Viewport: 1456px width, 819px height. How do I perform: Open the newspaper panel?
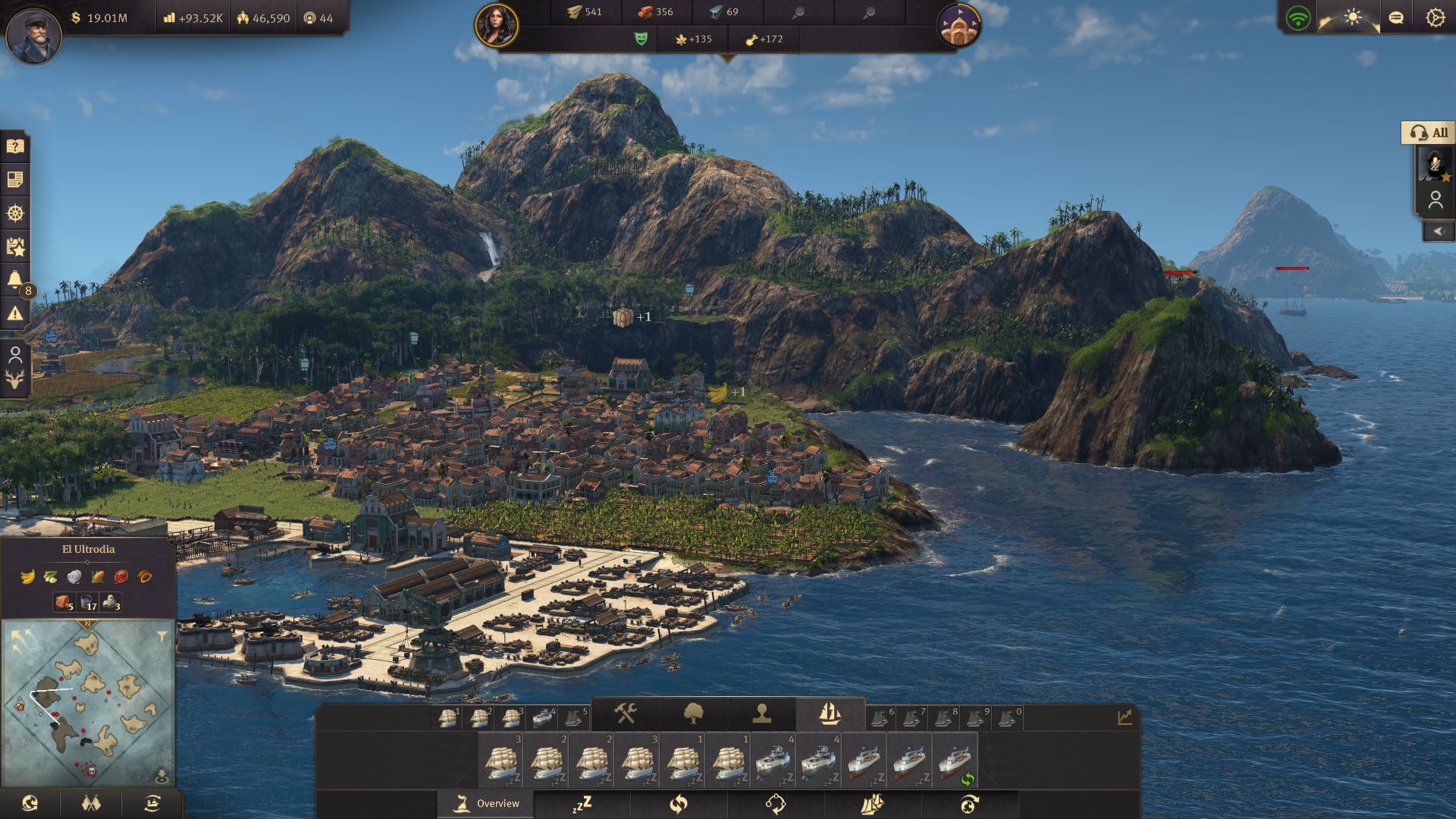click(15, 180)
